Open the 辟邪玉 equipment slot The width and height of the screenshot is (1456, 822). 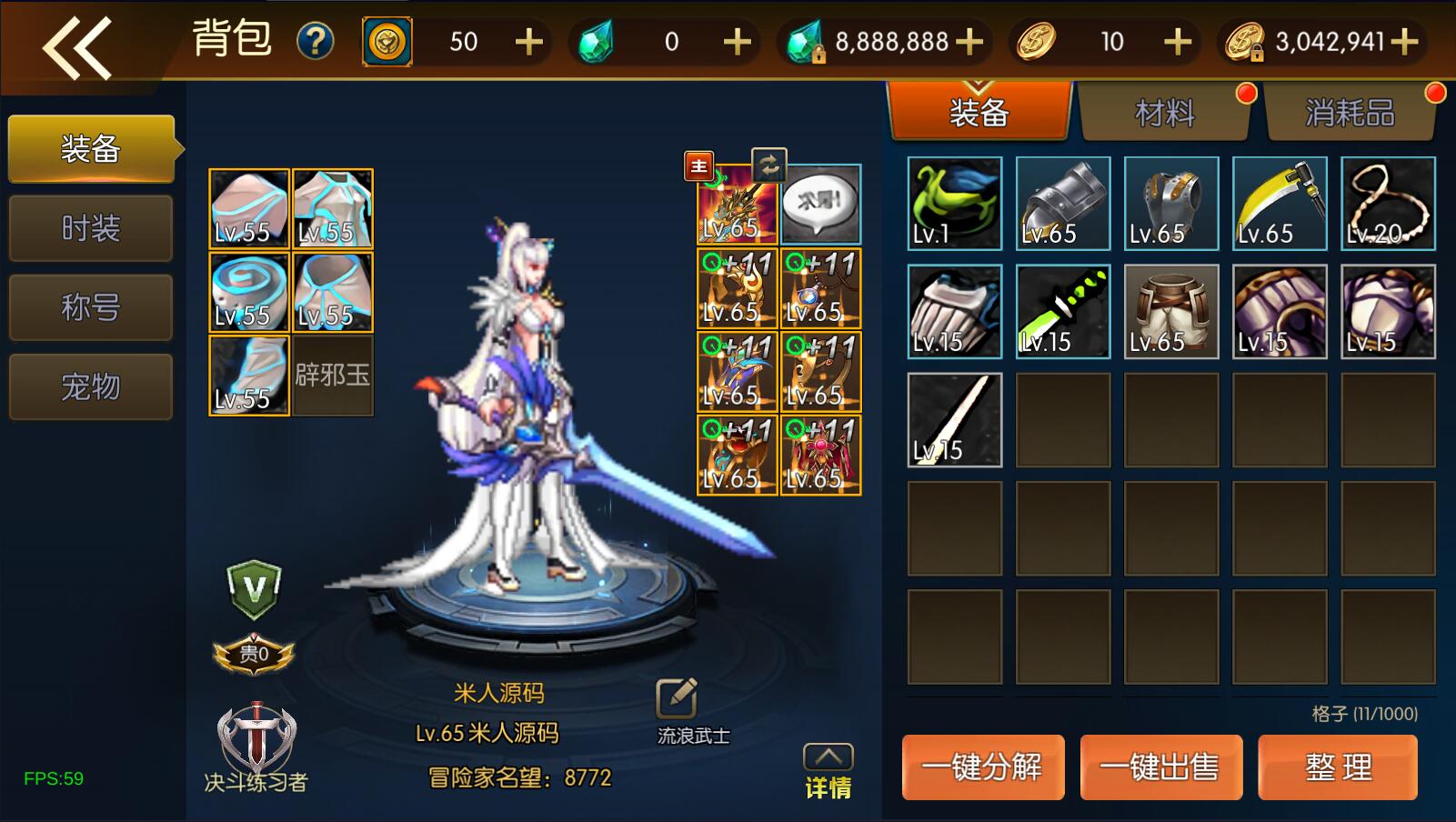[x=333, y=376]
